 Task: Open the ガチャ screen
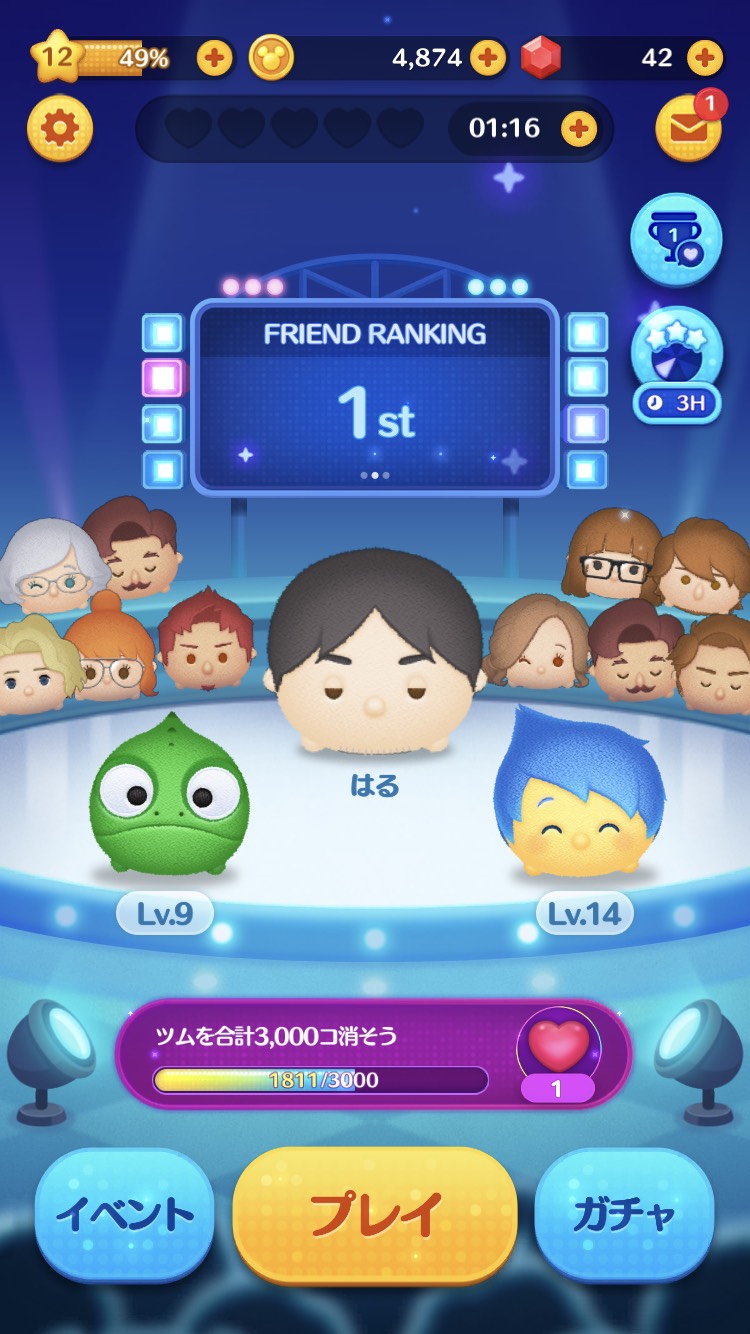tap(624, 1214)
